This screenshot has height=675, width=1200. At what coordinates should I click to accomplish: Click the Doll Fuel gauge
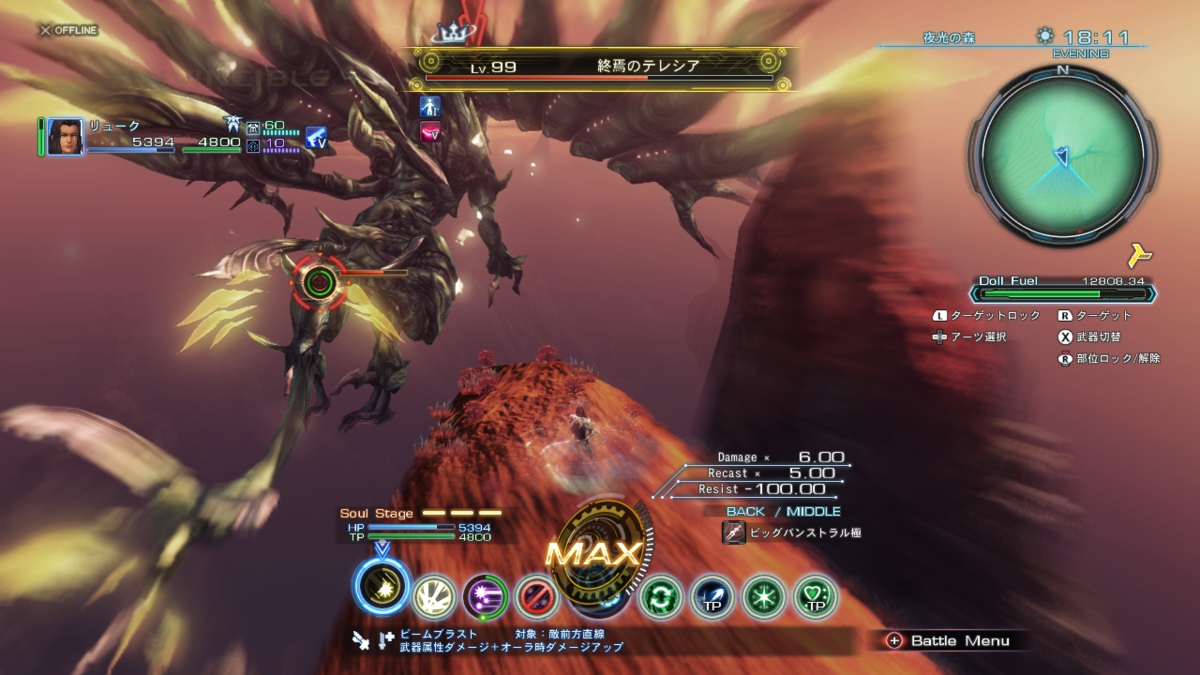(1061, 294)
